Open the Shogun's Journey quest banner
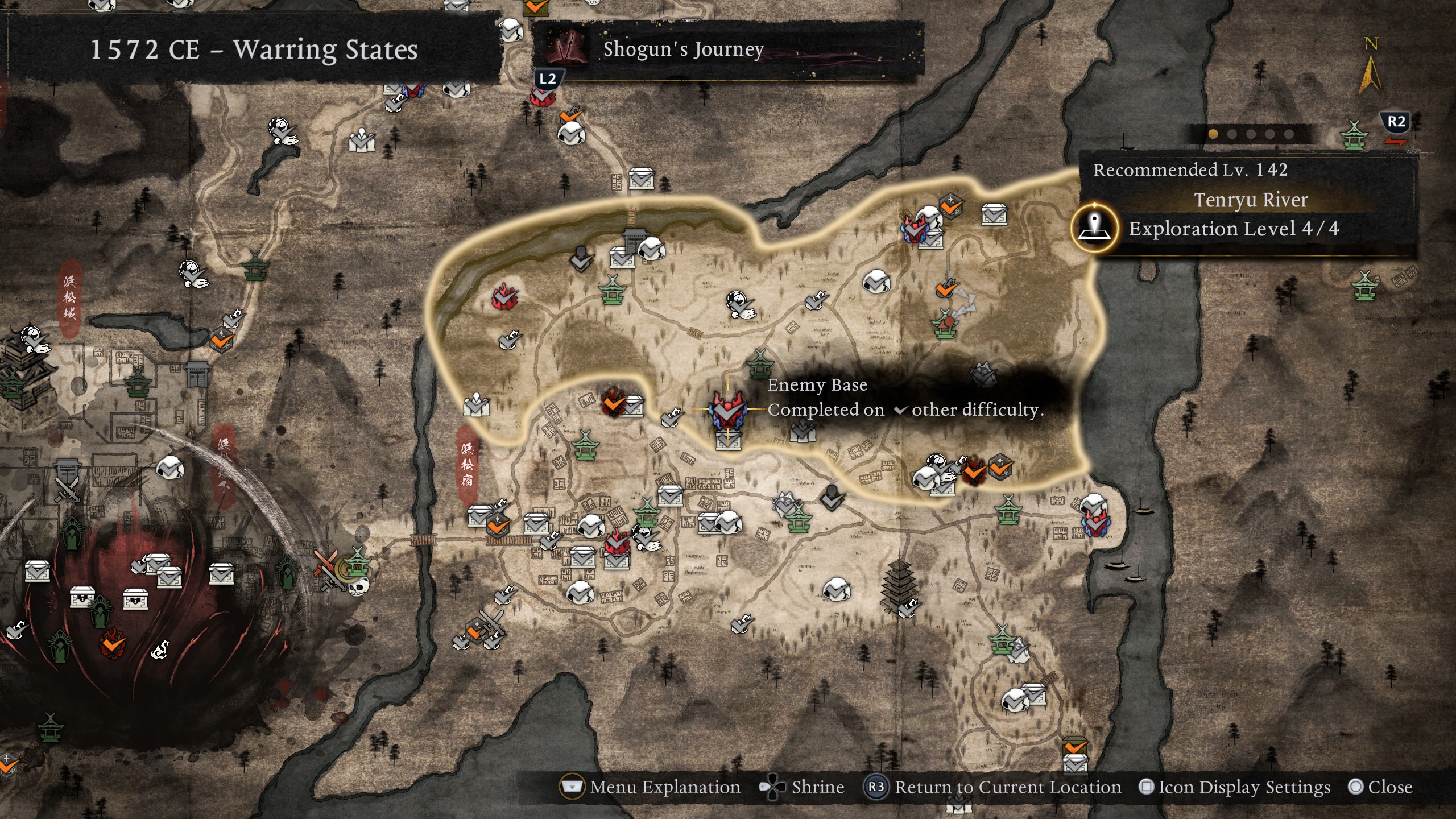 (x=682, y=49)
